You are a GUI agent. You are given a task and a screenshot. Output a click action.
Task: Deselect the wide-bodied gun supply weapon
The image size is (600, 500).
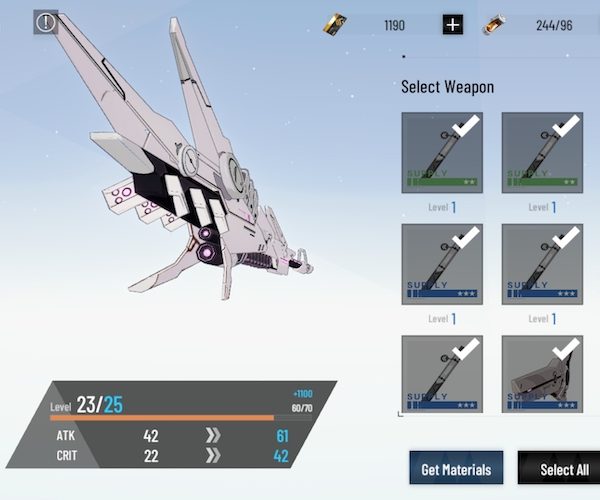[541, 375]
